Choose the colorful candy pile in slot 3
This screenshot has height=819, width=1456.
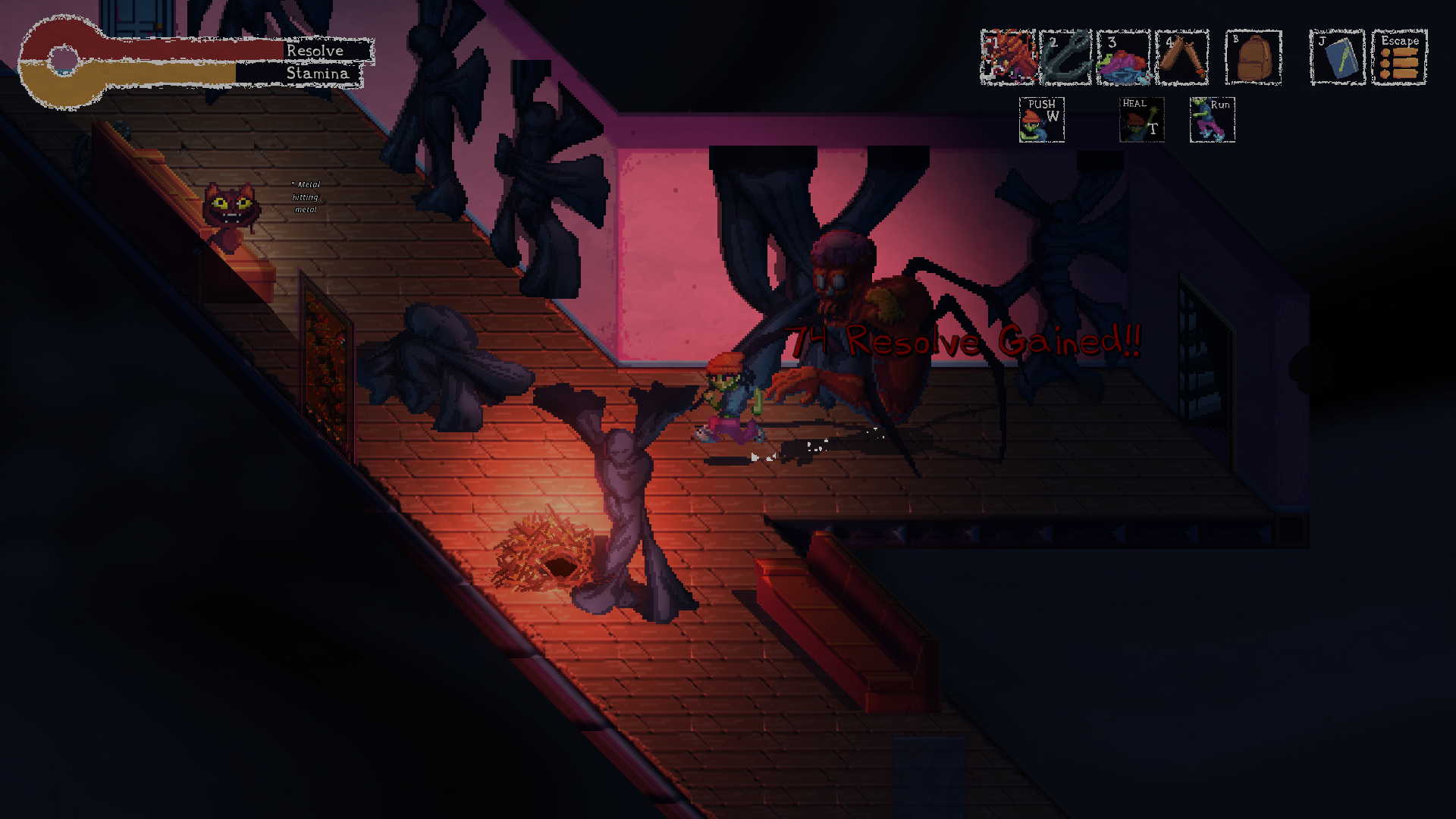click(x=1123, y=57)
